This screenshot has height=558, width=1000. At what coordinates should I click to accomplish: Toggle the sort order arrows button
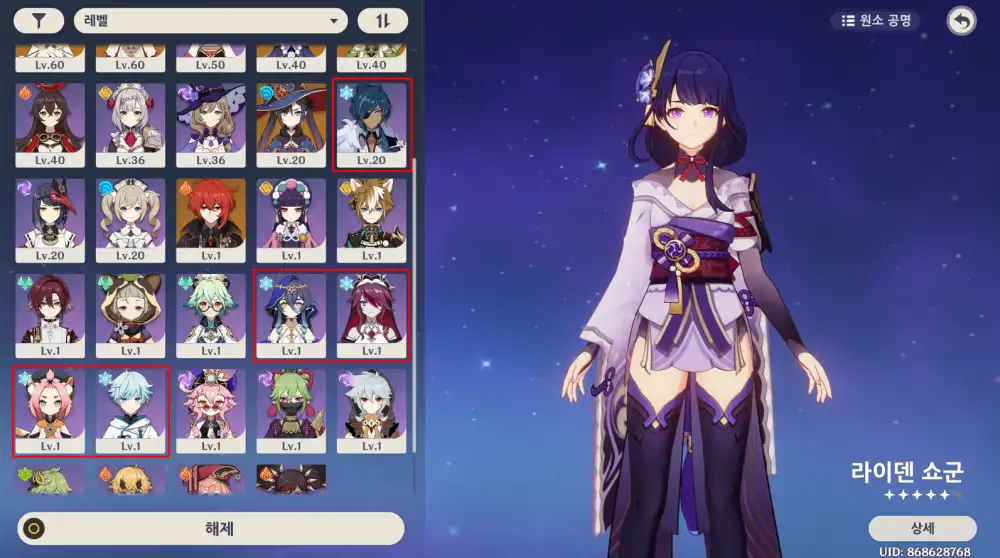383,21
